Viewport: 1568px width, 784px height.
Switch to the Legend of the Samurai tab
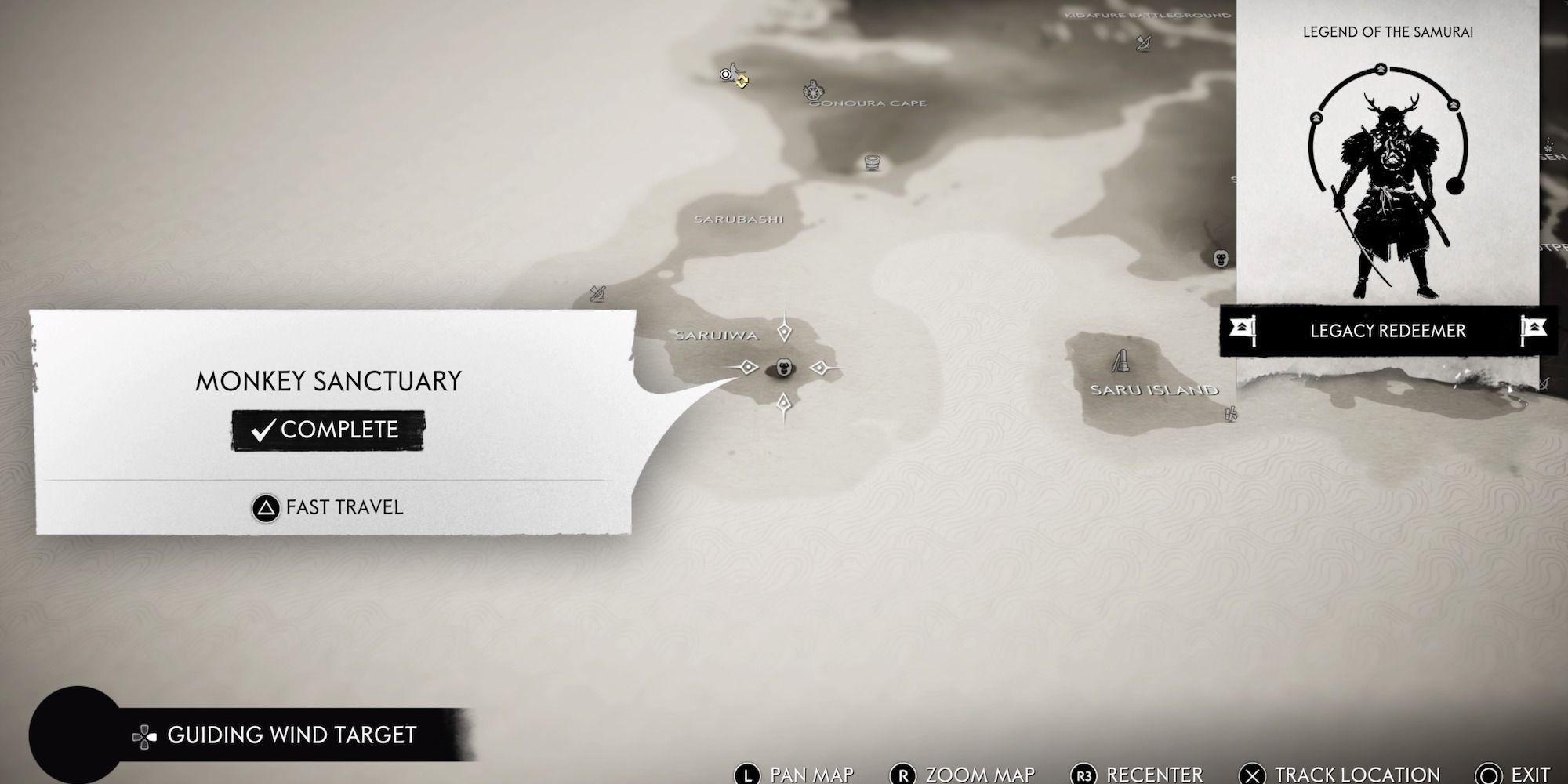pyautogui.click(x=1388, y=33)
